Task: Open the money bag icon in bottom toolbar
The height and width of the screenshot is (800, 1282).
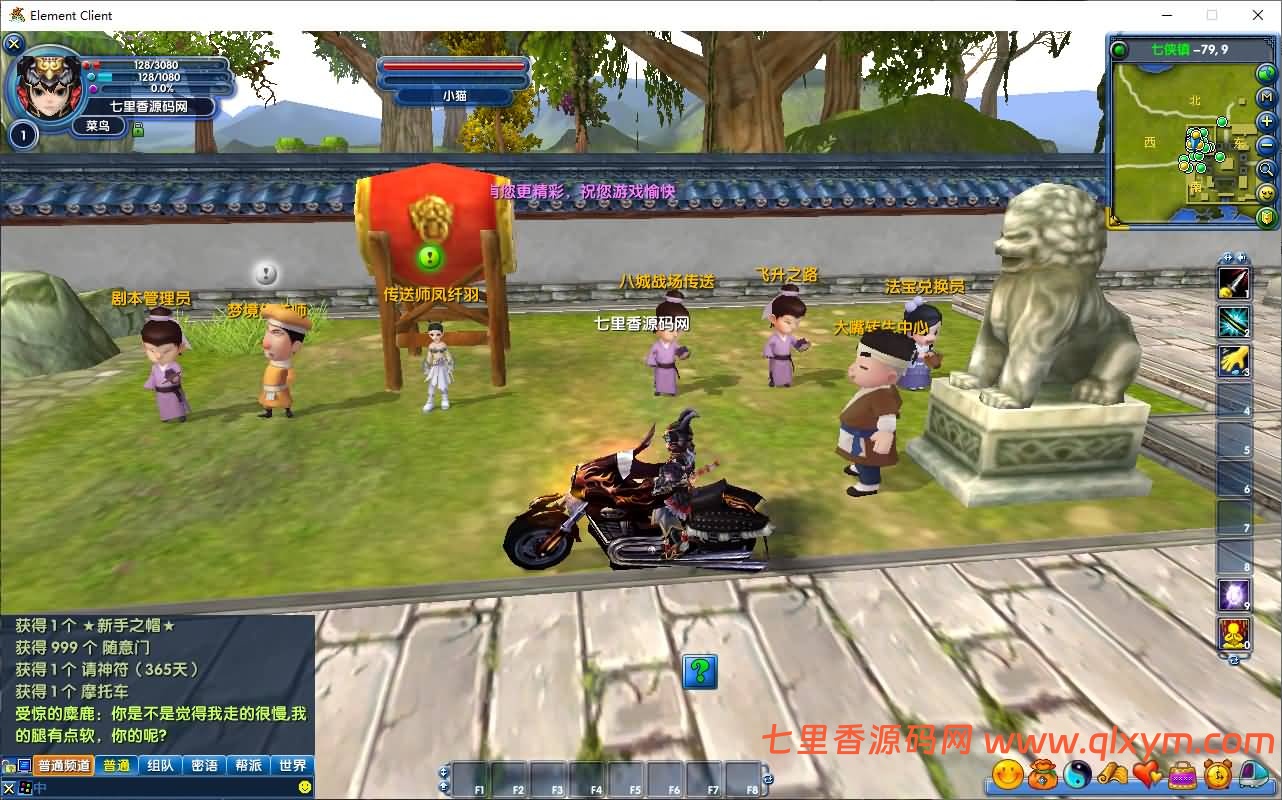Action: pyautogui.click(x=1042, y=775)
